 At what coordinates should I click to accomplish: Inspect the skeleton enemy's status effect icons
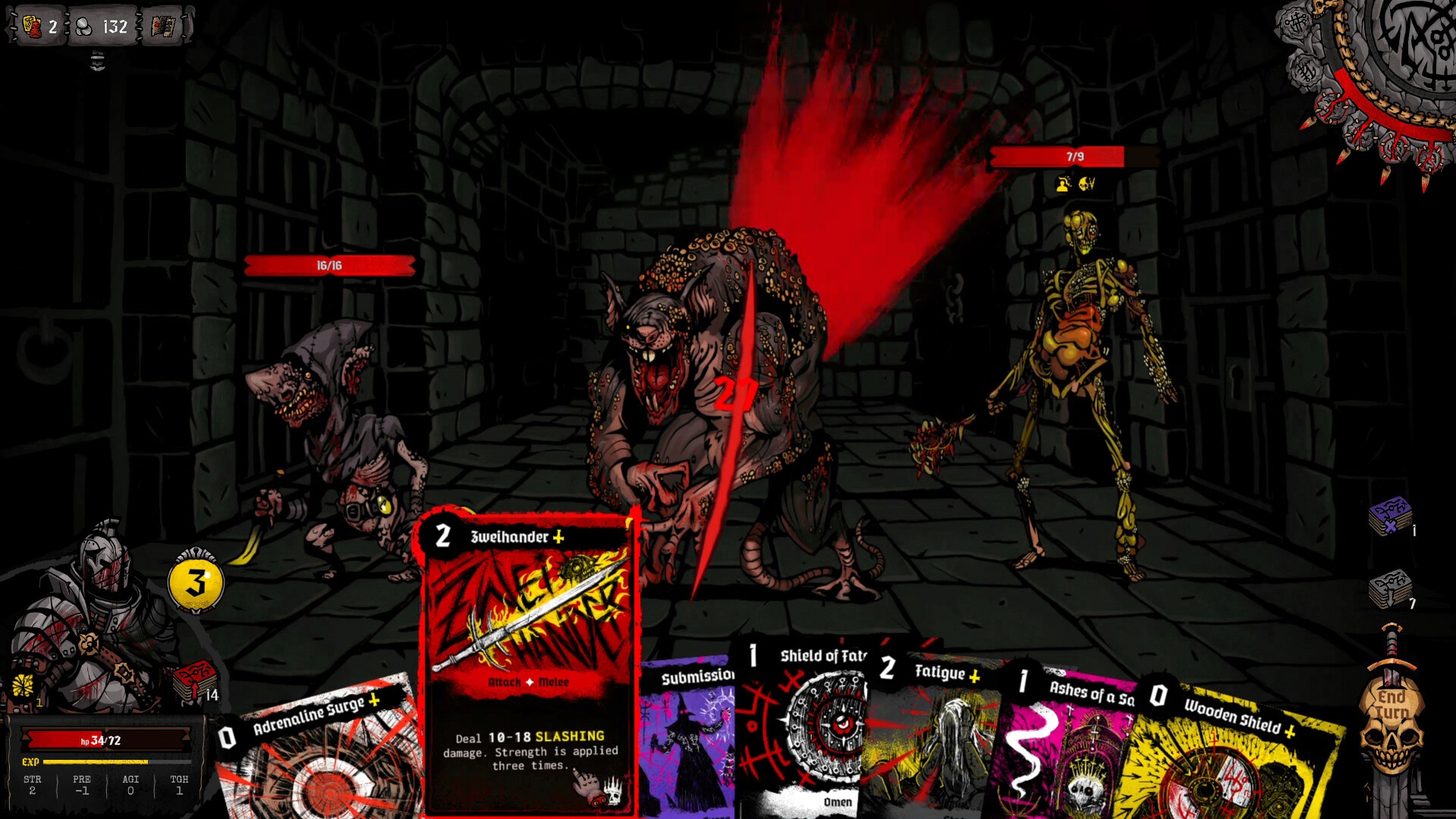pos(1075,184)
